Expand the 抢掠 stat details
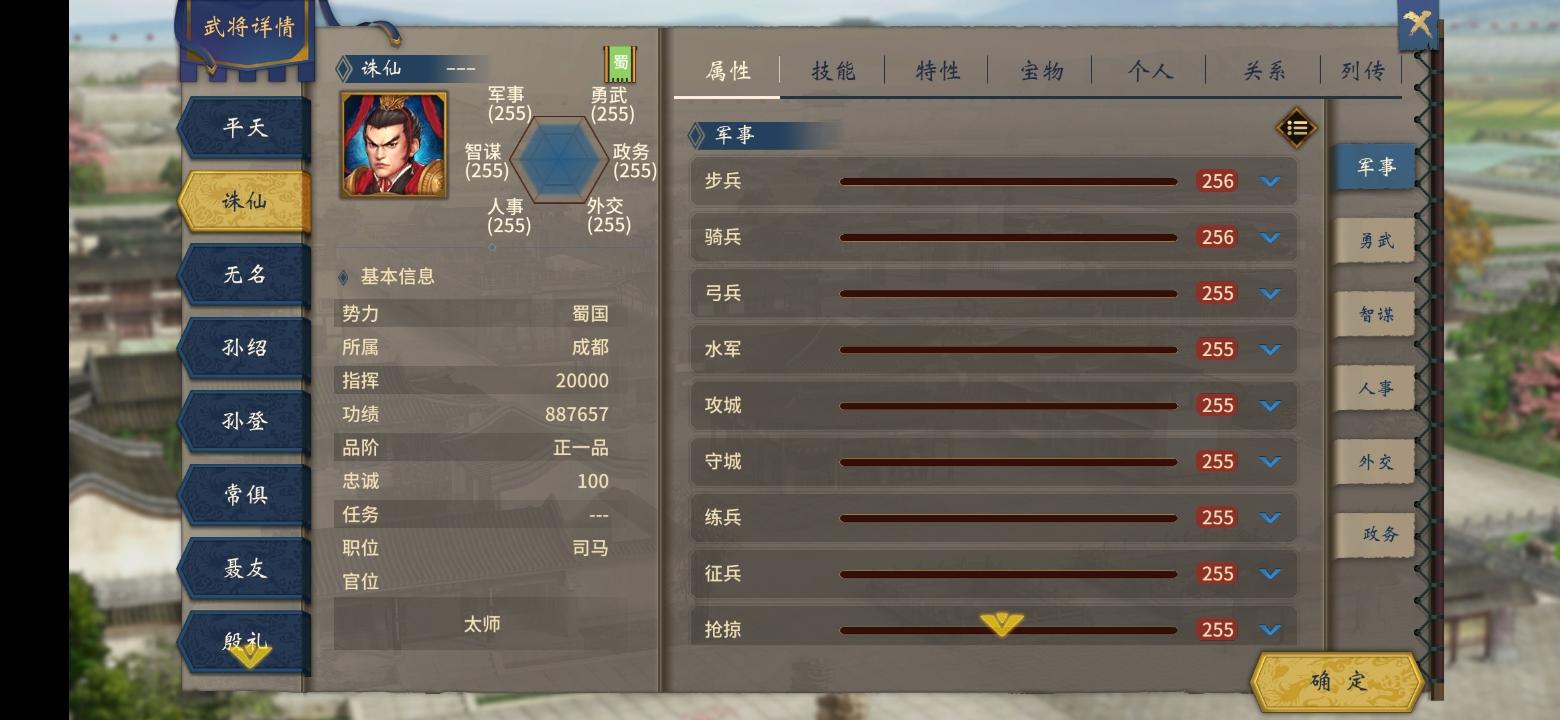This screenshot has width=1560, height=720. coord(1271,630)
